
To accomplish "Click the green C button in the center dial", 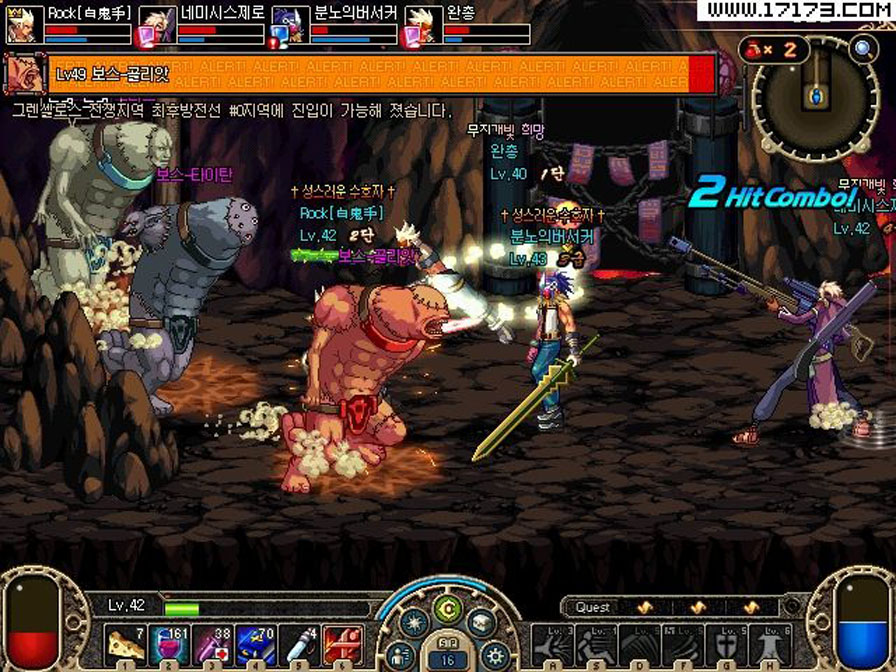I will (447, 606).
